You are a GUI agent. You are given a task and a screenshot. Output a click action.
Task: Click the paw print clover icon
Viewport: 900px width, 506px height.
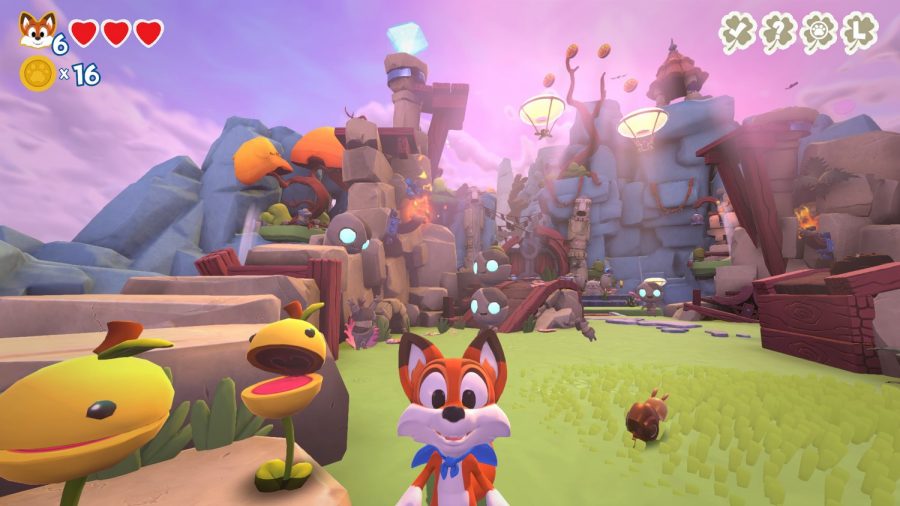[x=819, y=33]
